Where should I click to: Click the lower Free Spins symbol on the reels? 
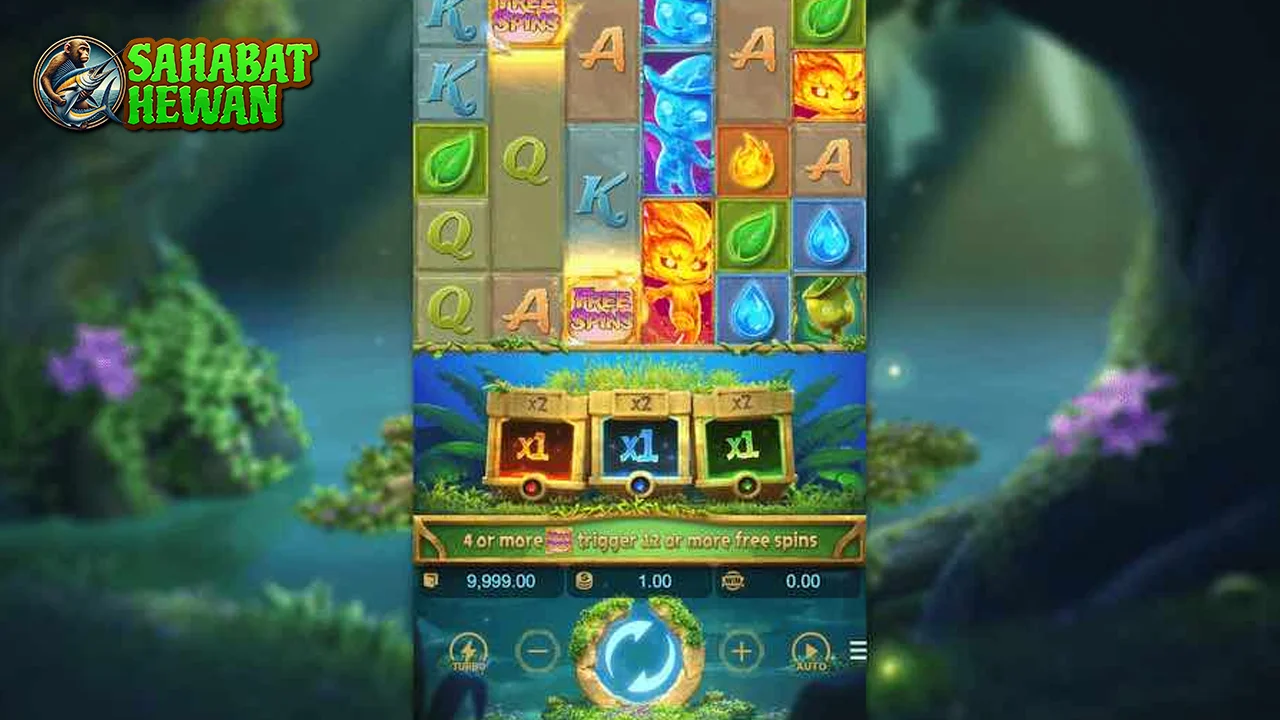coord(600,312)
